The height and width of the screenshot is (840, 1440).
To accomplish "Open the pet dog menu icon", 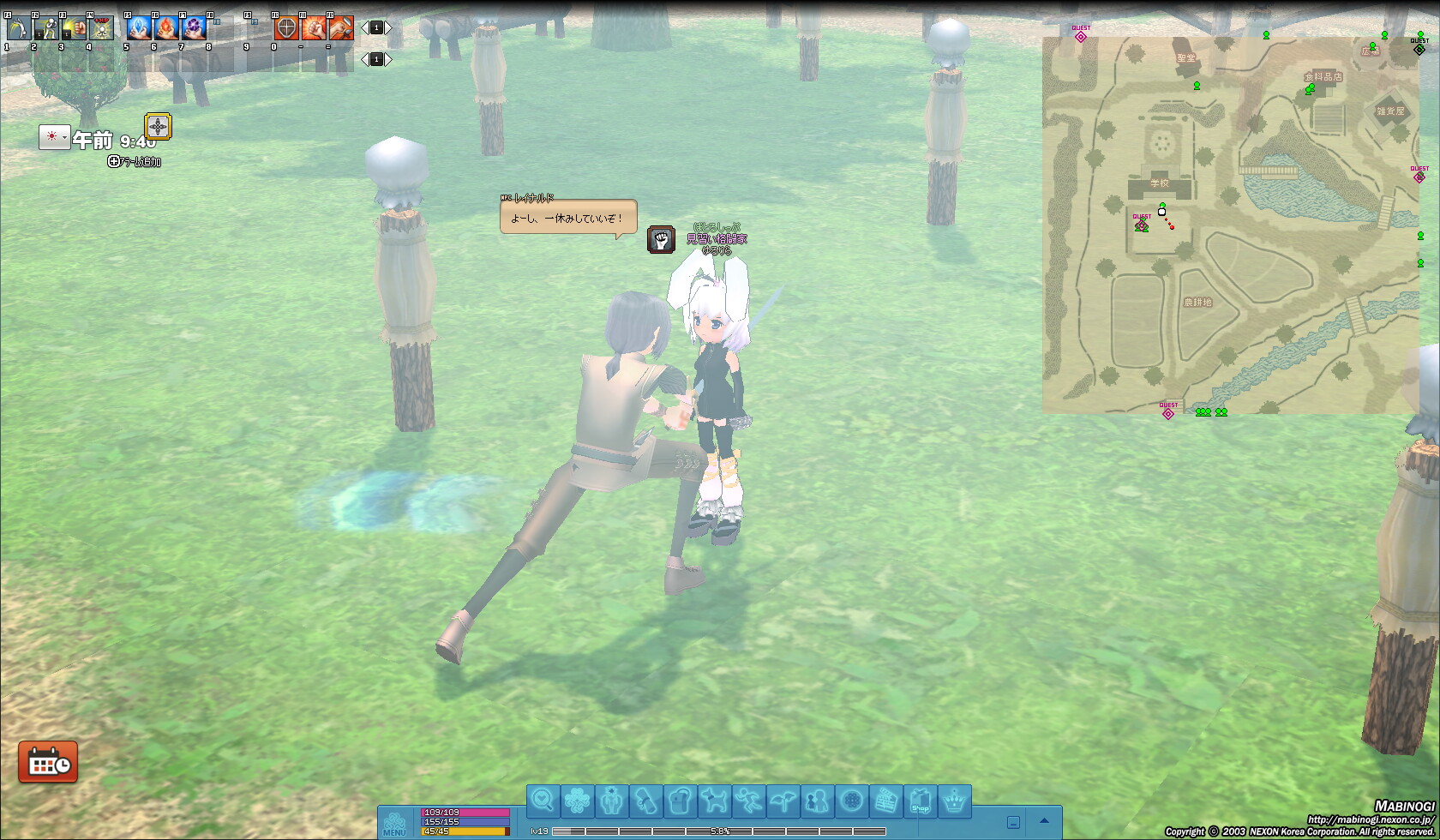I will pos(714,801).
